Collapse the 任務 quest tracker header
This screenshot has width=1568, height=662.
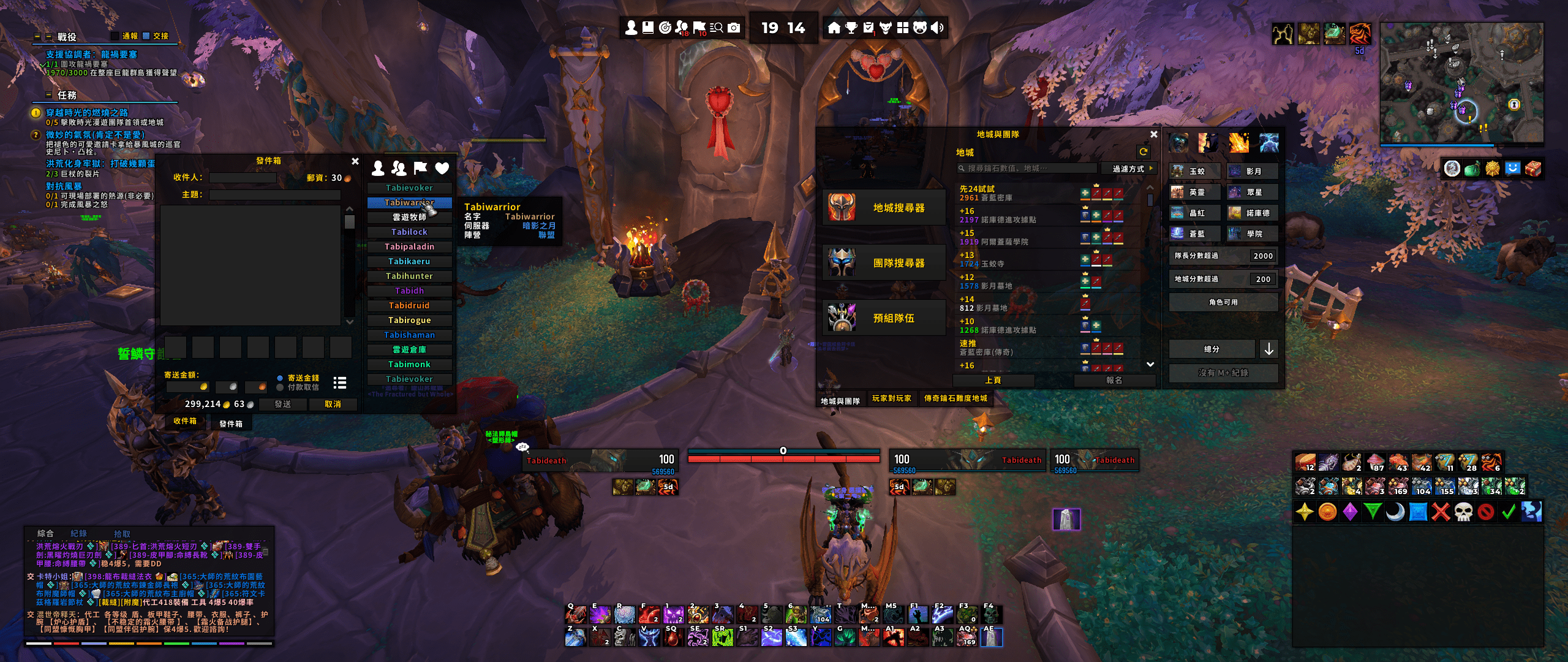(47, 94)
